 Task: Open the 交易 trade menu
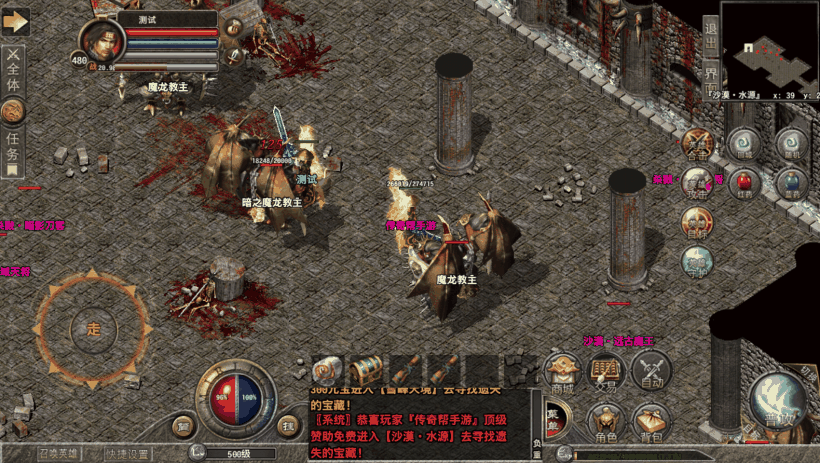tap(606, 373)
